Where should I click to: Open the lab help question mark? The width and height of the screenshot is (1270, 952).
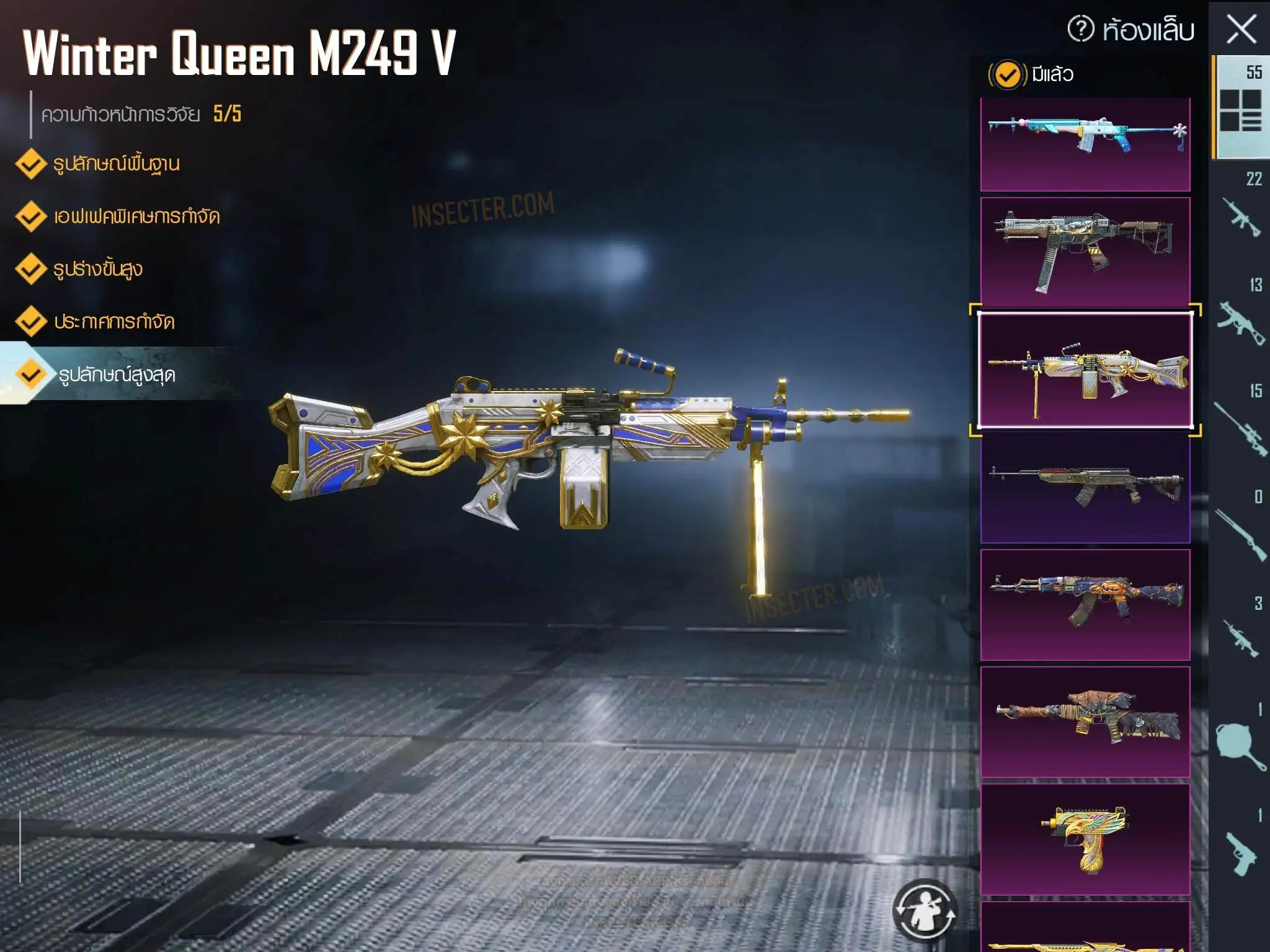pos(1081,29)
